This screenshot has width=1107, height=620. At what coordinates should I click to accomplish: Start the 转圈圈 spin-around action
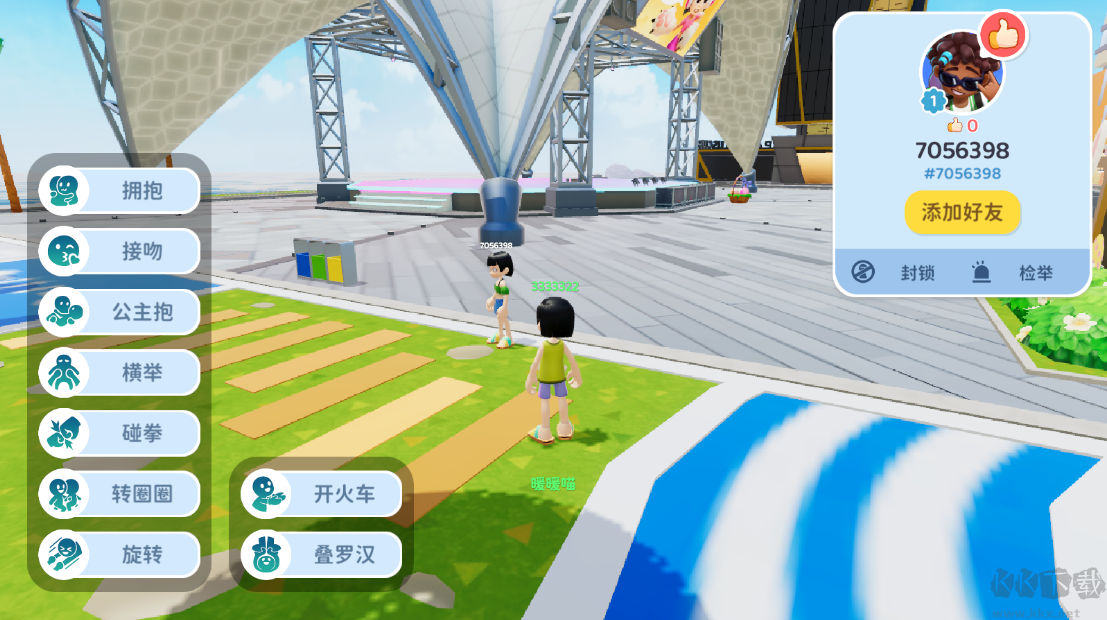pos(120,494)
